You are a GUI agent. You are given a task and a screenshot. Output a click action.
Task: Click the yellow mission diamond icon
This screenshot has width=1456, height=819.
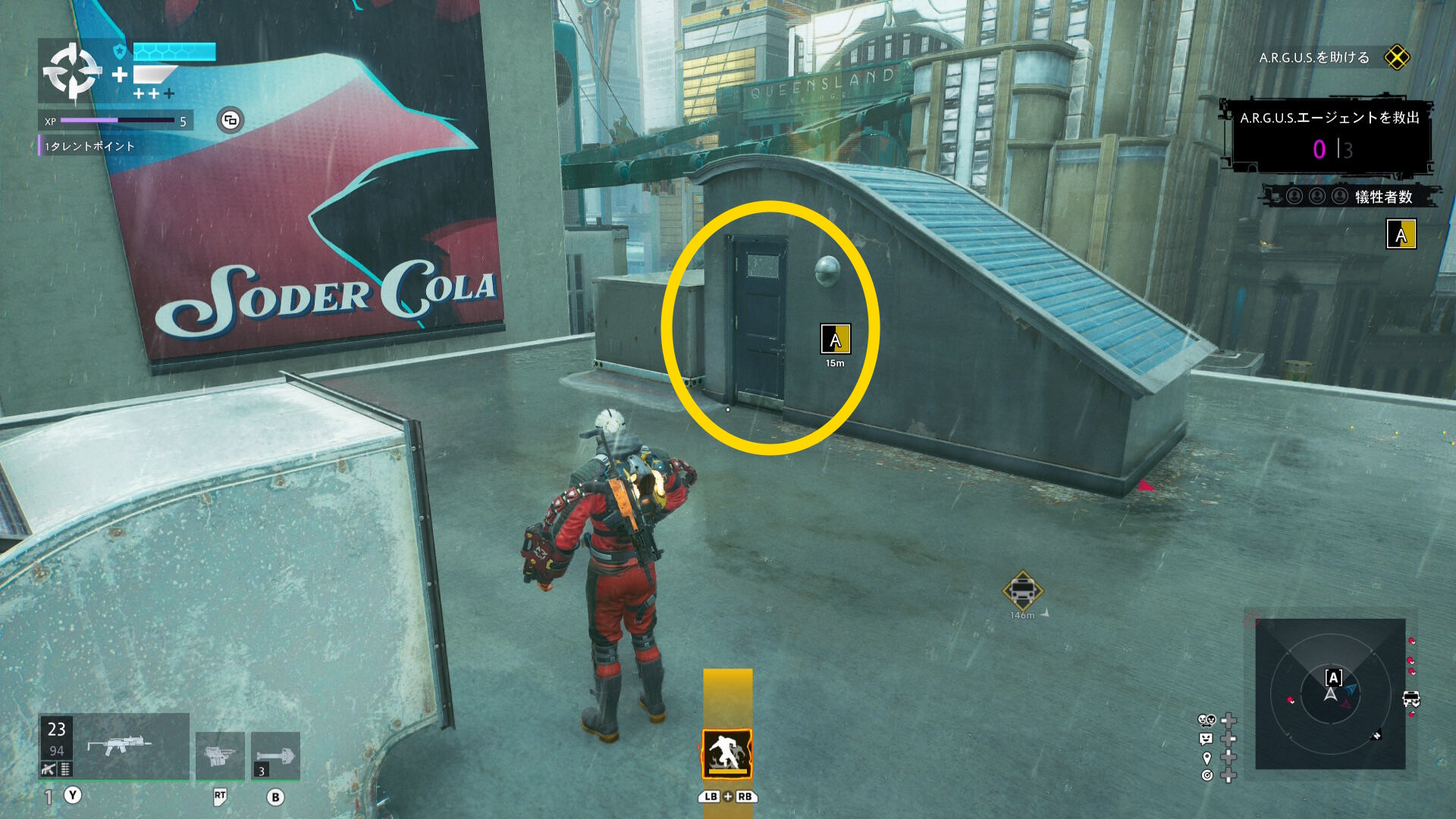point(1396,58)
